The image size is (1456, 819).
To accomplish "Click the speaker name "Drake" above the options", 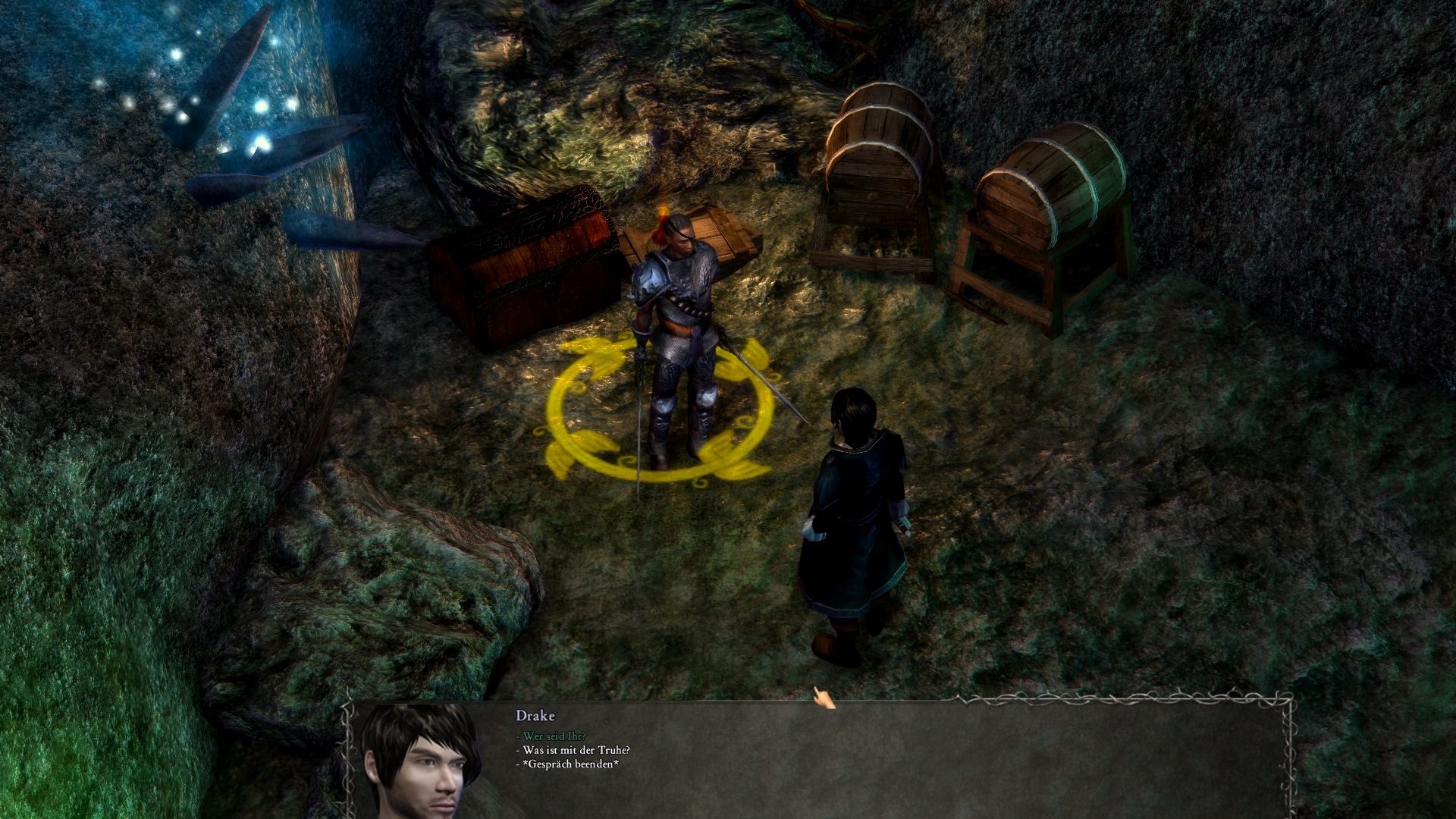I will [x=536, y=716].
